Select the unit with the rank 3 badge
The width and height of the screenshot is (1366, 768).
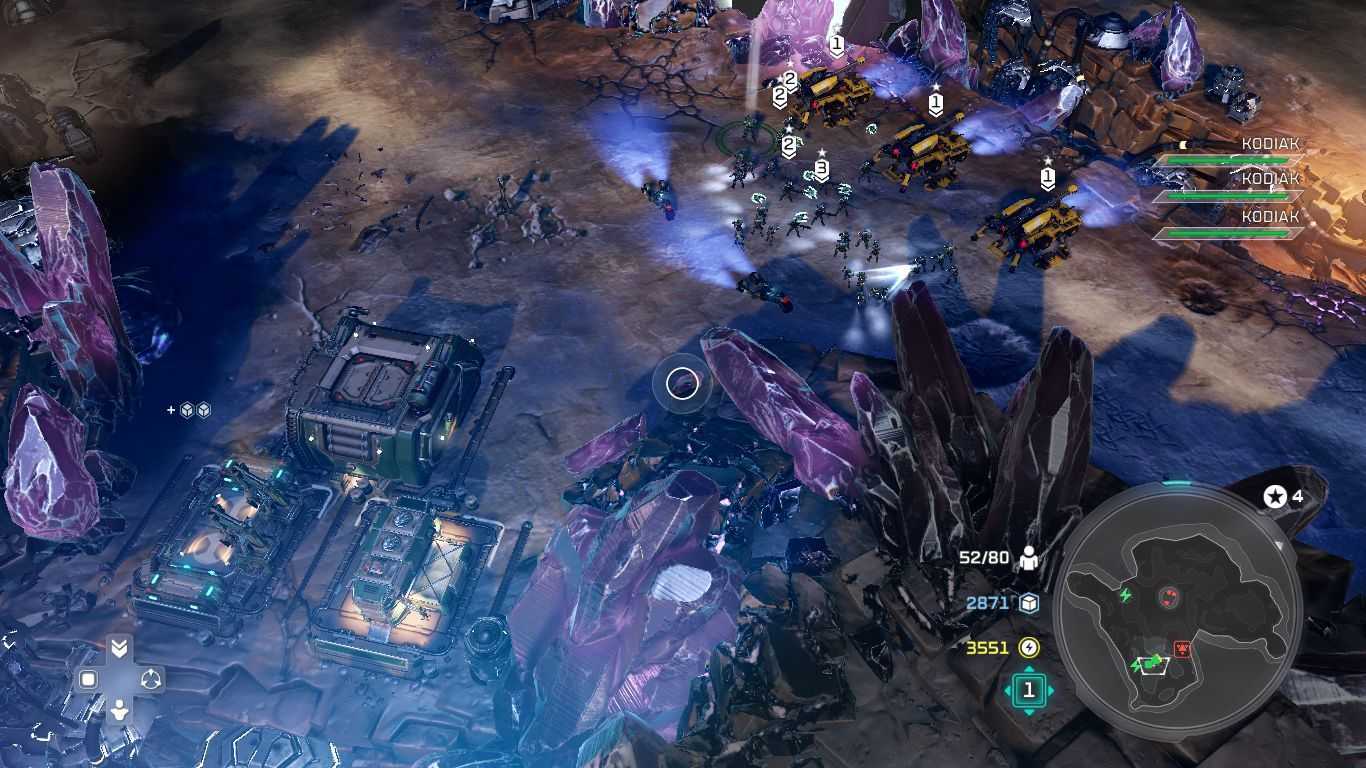(x=821, y=168)
